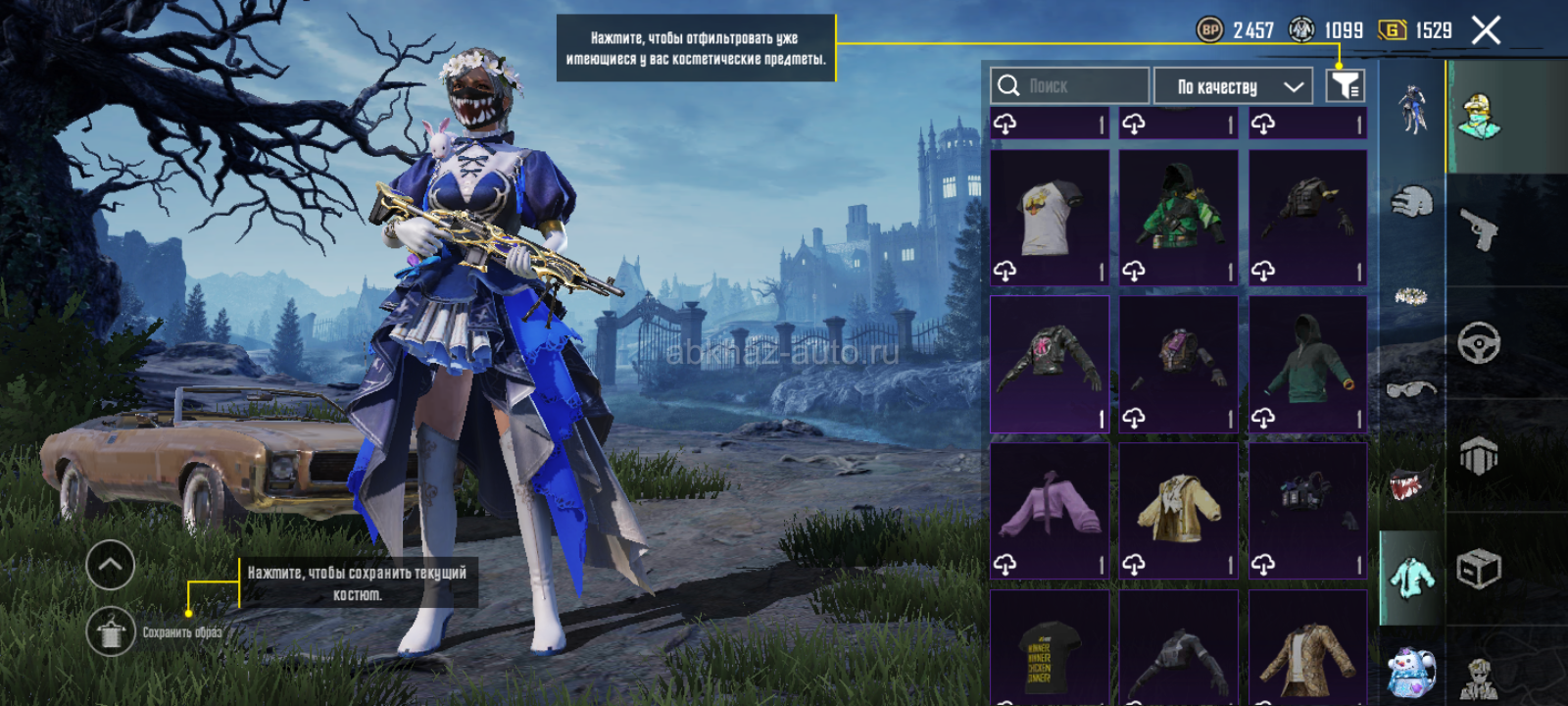Switch to the steering wheel vehicle tab
This screenshot has width=1568, height=706.
(1479, 343)
